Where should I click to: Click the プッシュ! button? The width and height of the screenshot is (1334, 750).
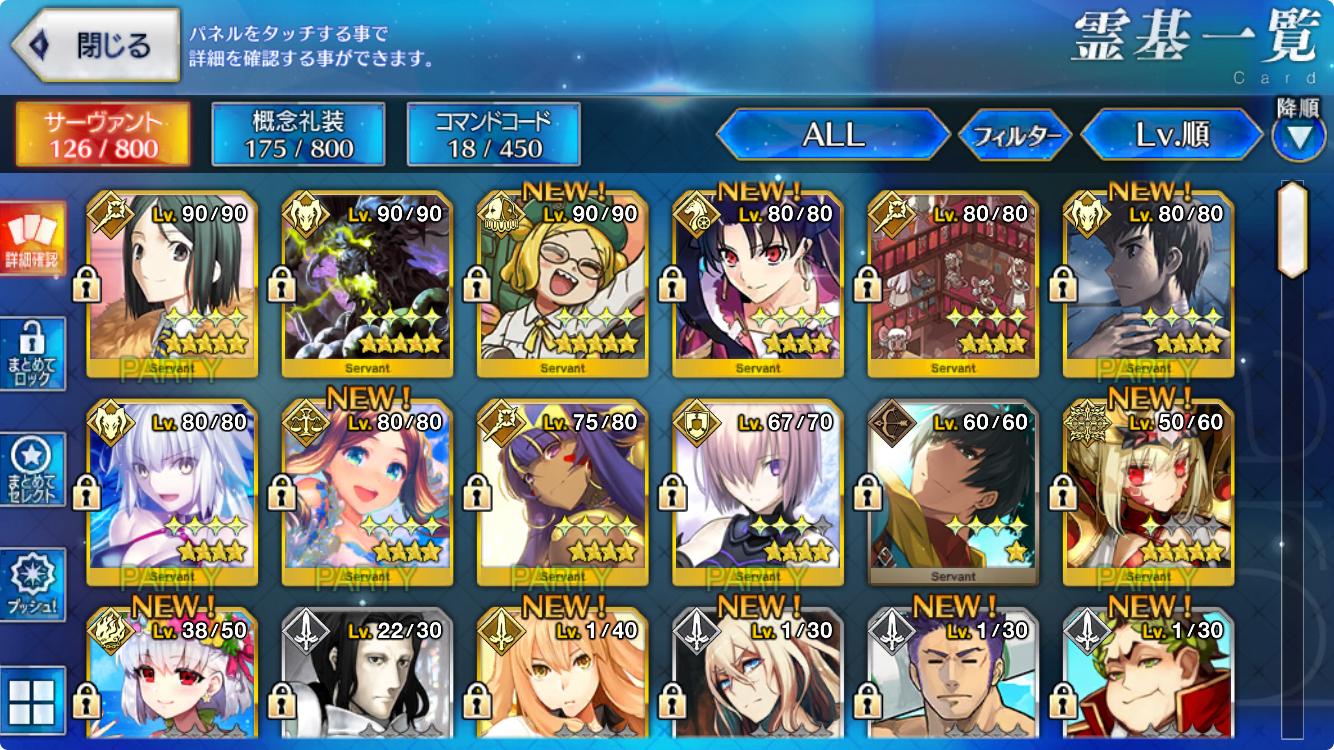(32, 585)
